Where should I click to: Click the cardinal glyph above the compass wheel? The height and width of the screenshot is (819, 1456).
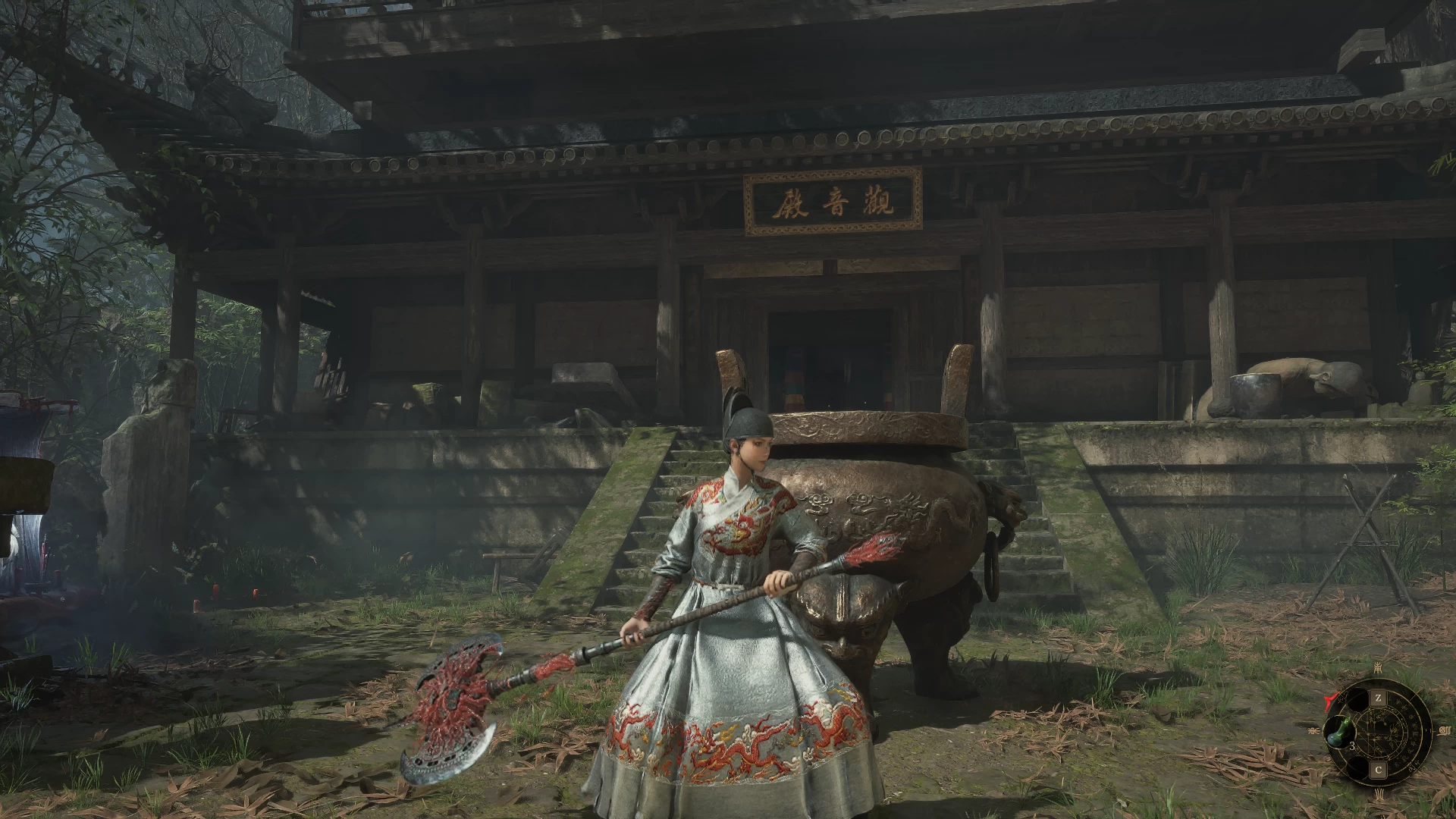pos(1378,668)
